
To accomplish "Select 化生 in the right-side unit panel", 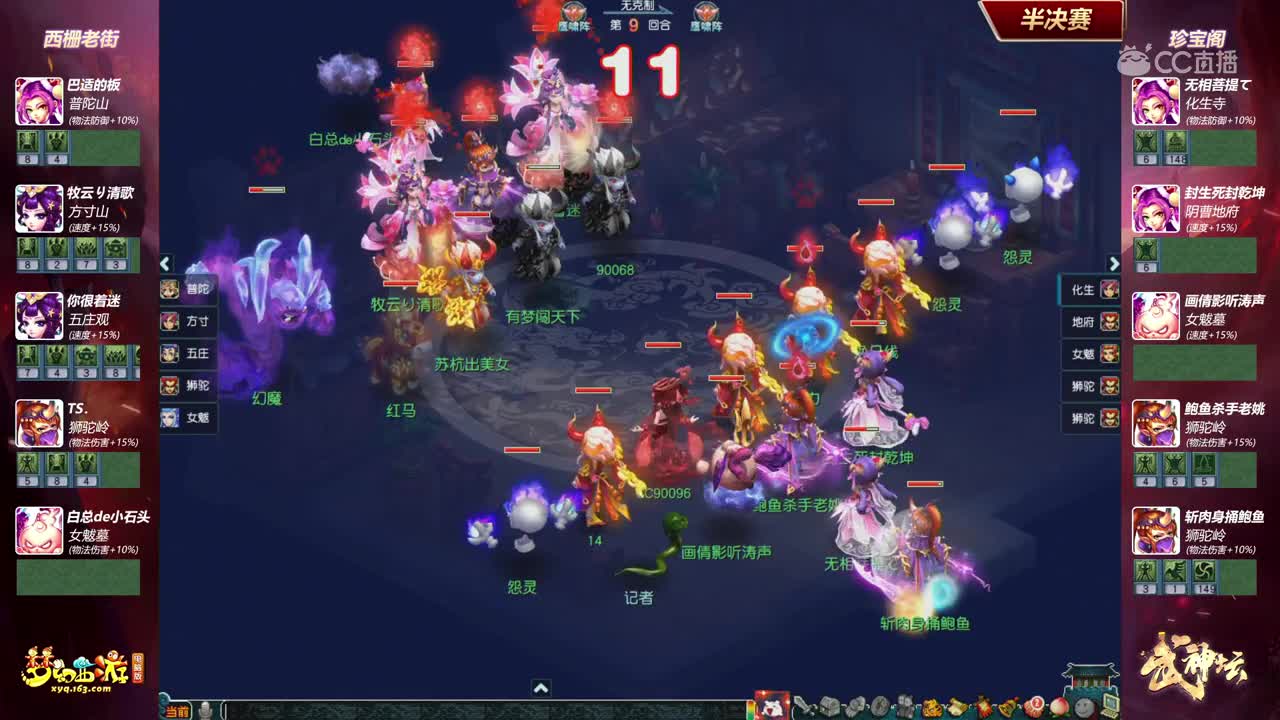I will click(1085, 289).
